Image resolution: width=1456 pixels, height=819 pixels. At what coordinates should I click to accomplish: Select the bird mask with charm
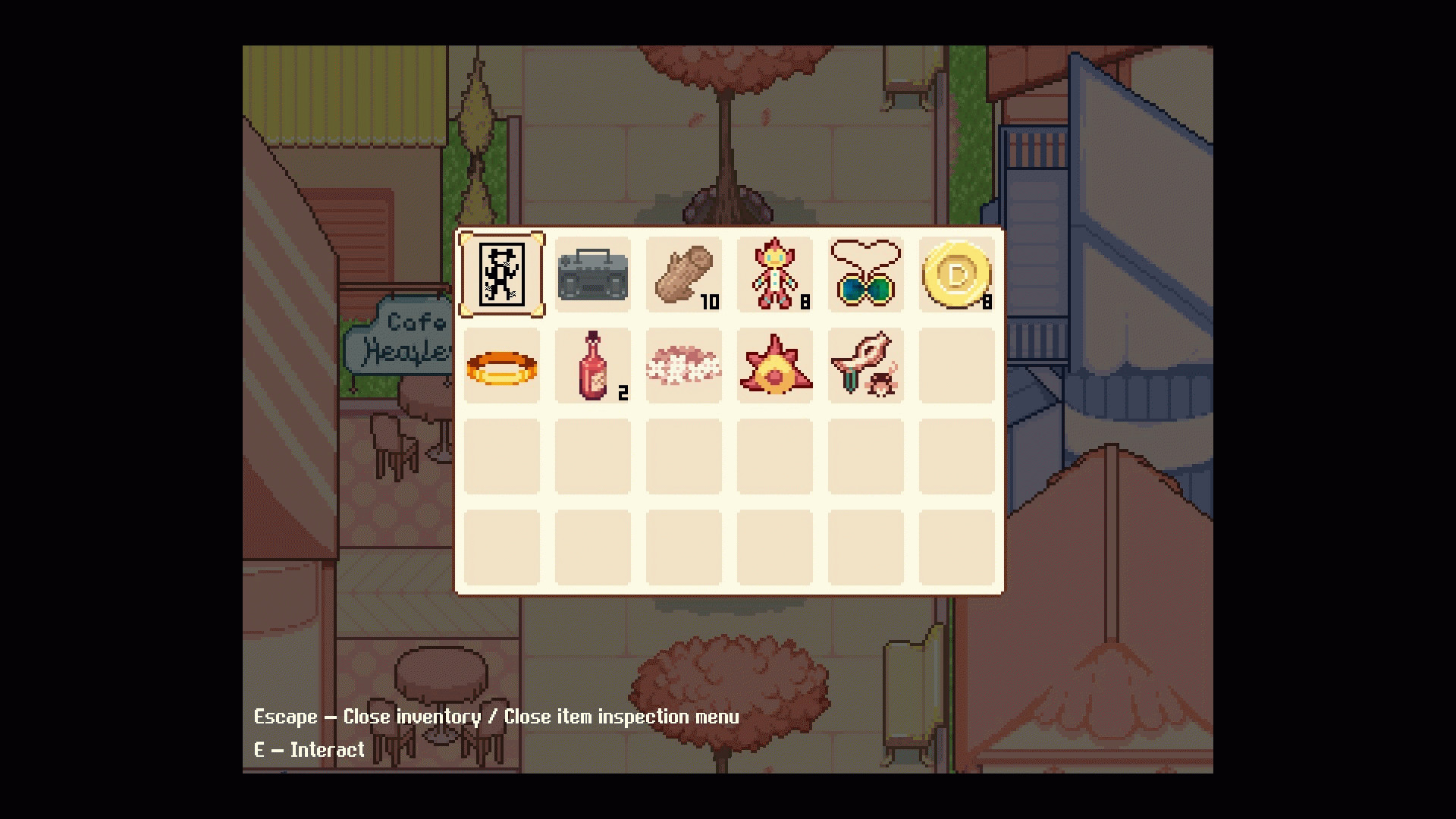click(x=865, y=367)
